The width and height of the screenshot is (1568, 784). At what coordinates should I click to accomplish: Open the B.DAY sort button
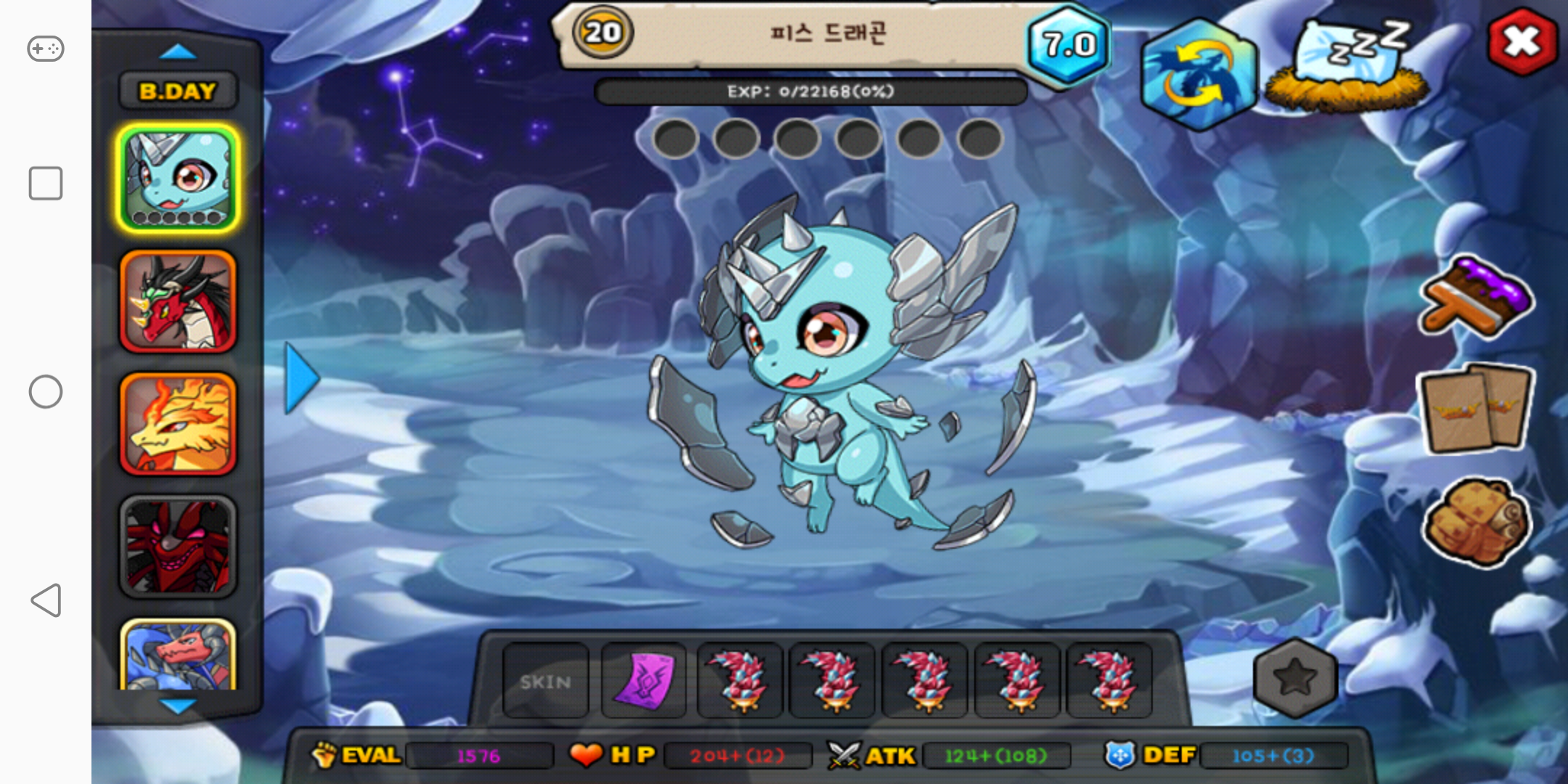pyautogui.click(x=178, y=91)
